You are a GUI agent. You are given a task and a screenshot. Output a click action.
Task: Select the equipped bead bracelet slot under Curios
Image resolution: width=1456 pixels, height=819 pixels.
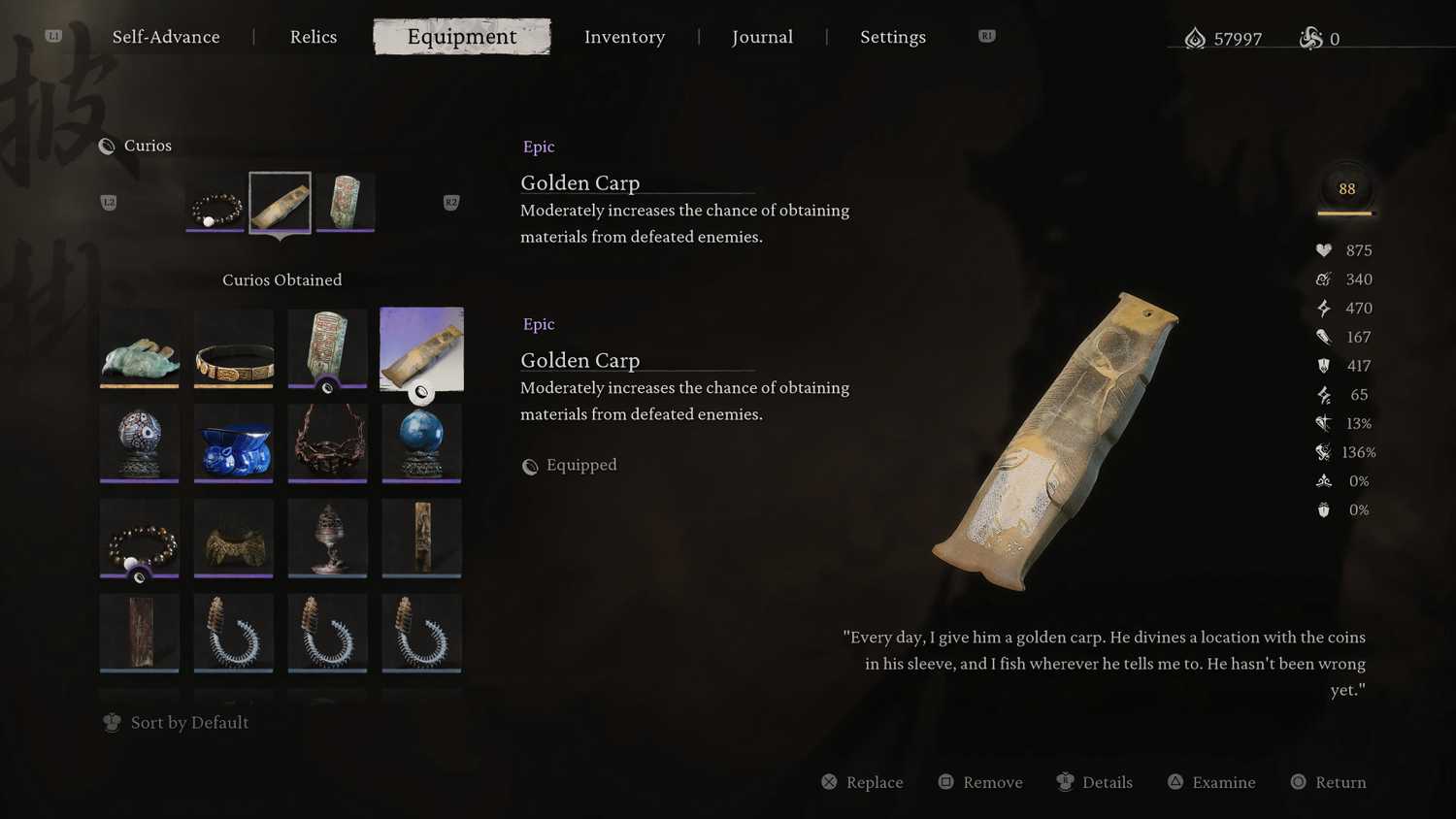pyautogui.click(x=215, y=204)
